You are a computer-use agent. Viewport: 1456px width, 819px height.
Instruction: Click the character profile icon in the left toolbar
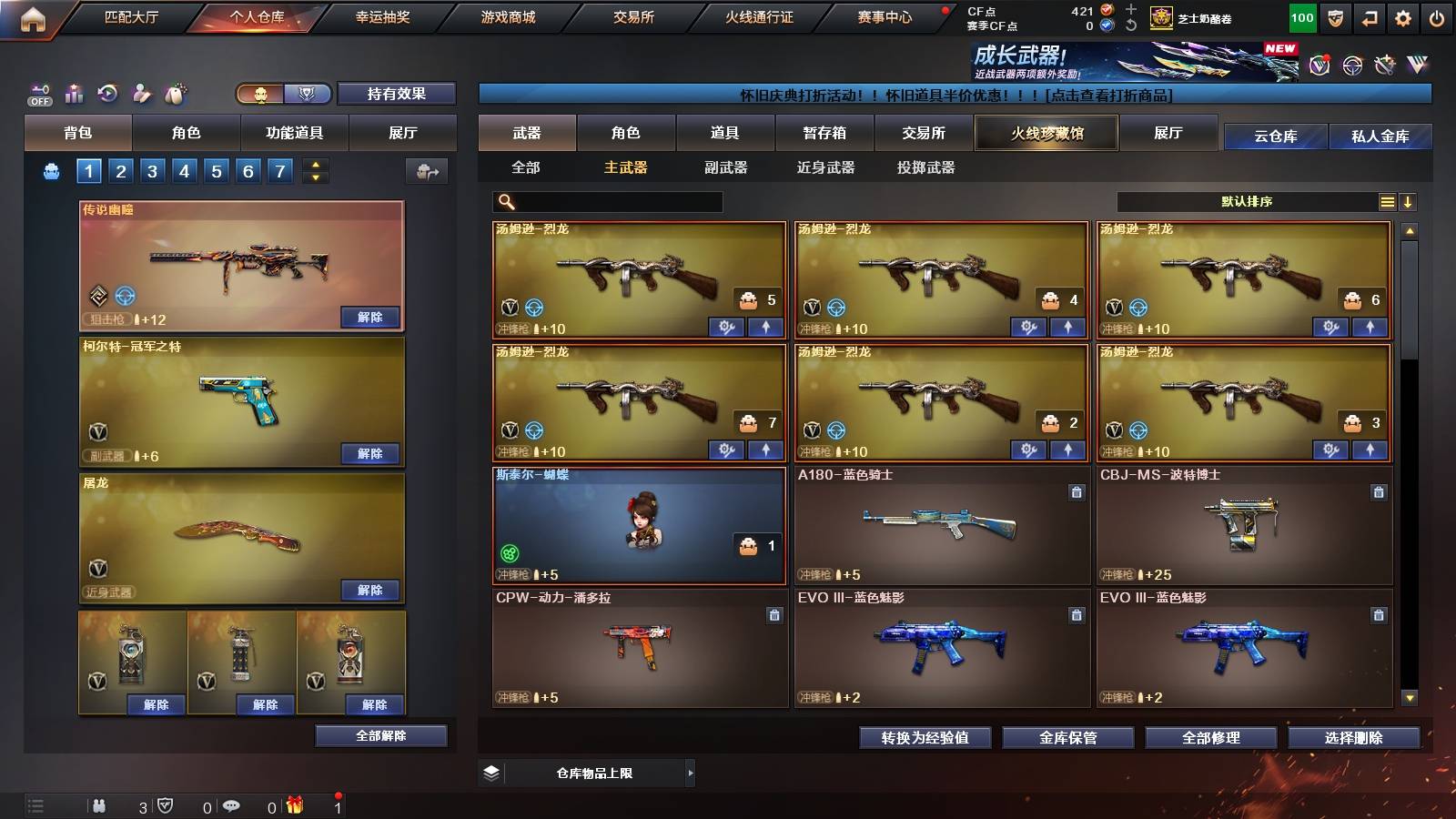[x=141, y=92]
